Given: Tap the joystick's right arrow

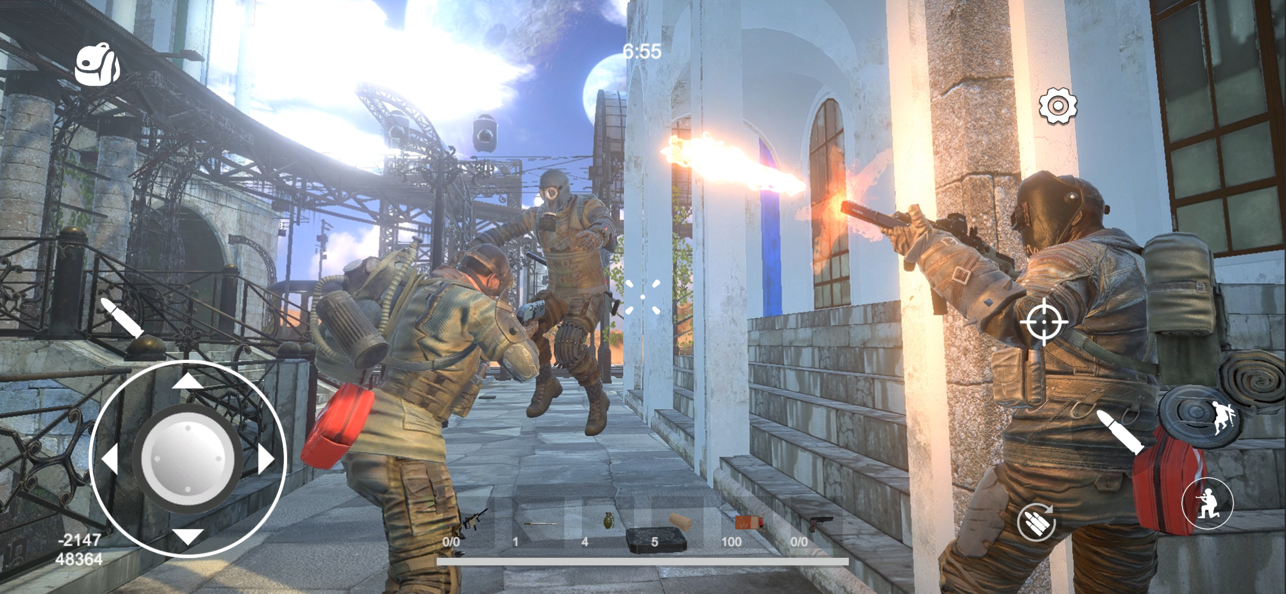Looking at the screenshot, I should point(265,459).
